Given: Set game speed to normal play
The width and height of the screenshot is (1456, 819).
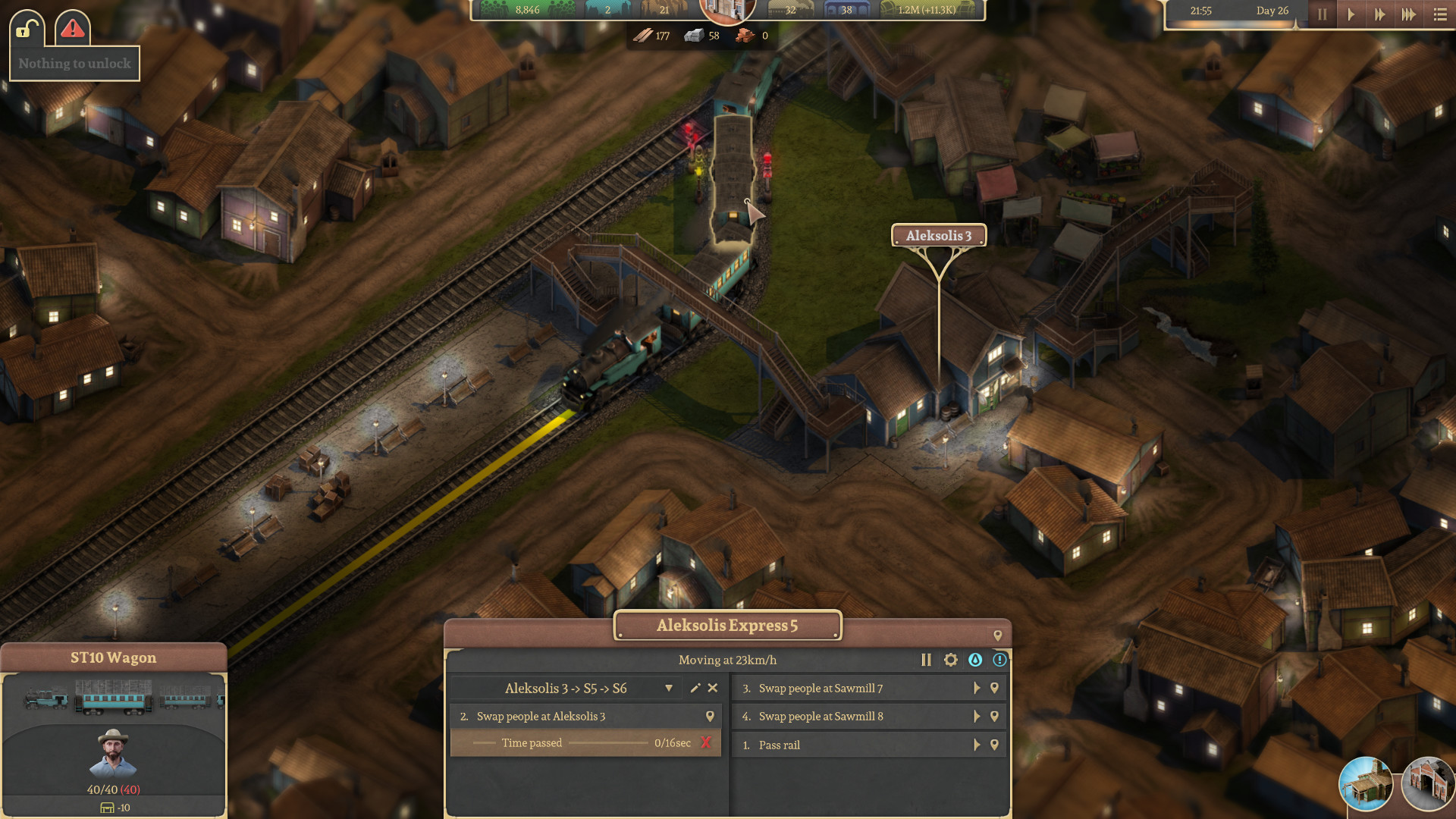Looking at the screenshot, I should pyautogui.click(x=1351, y=14).
